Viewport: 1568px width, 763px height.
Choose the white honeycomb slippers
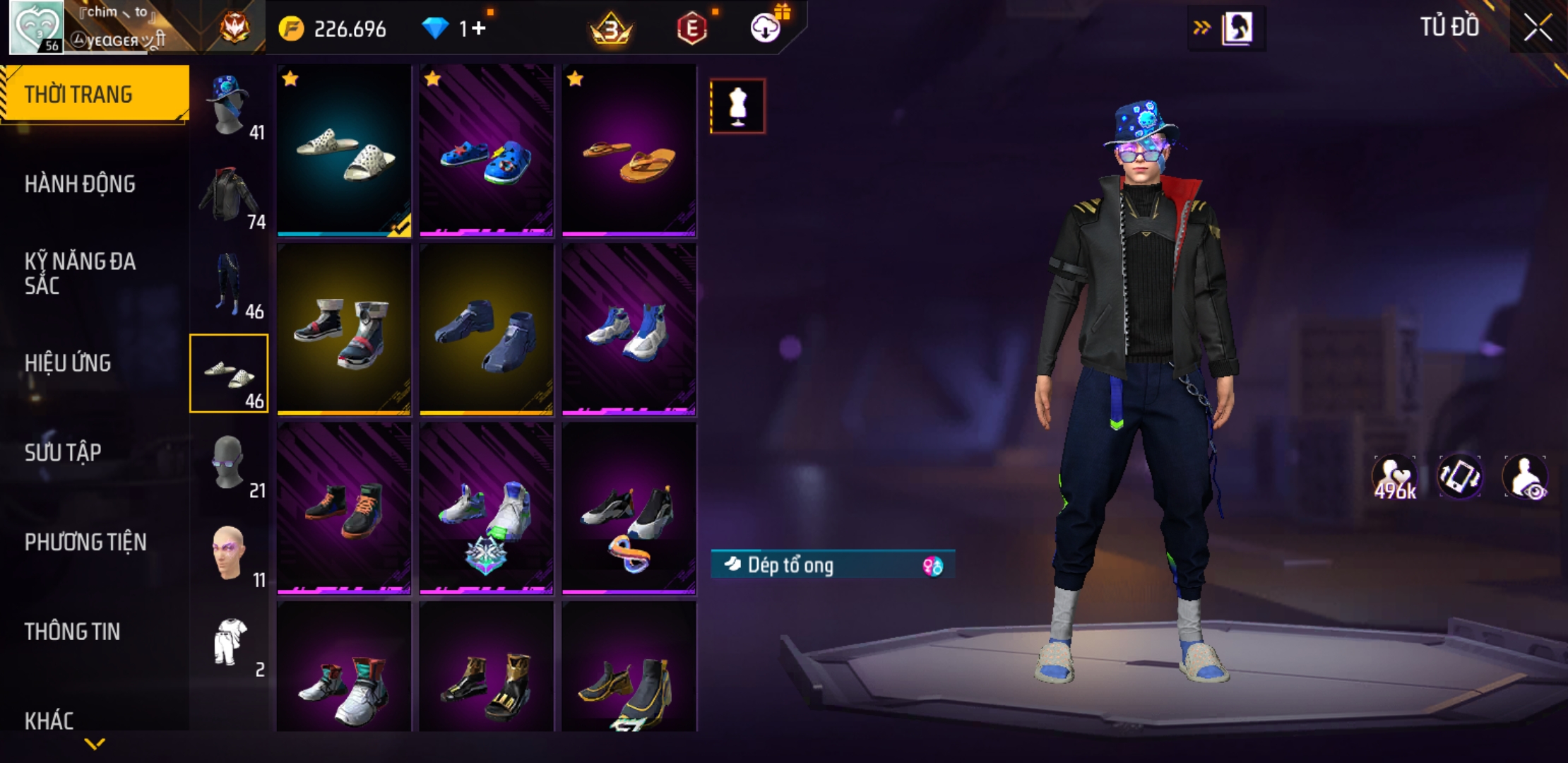[x=344, y=150]
